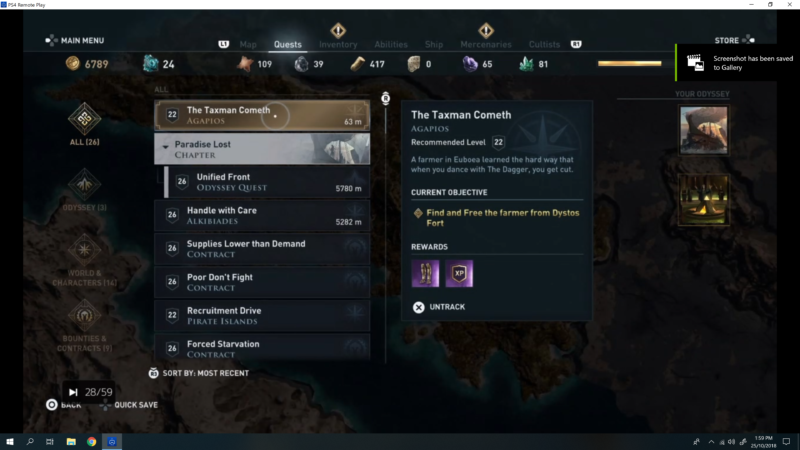Screen dimensions: 800x450
Task: Switch to the Ship tab
Action: pos(434,44)
